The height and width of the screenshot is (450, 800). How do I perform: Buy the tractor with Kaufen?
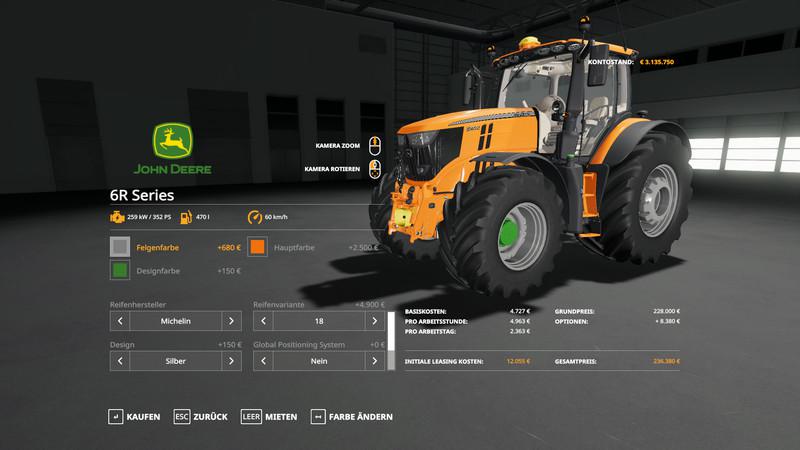point(134,416)
